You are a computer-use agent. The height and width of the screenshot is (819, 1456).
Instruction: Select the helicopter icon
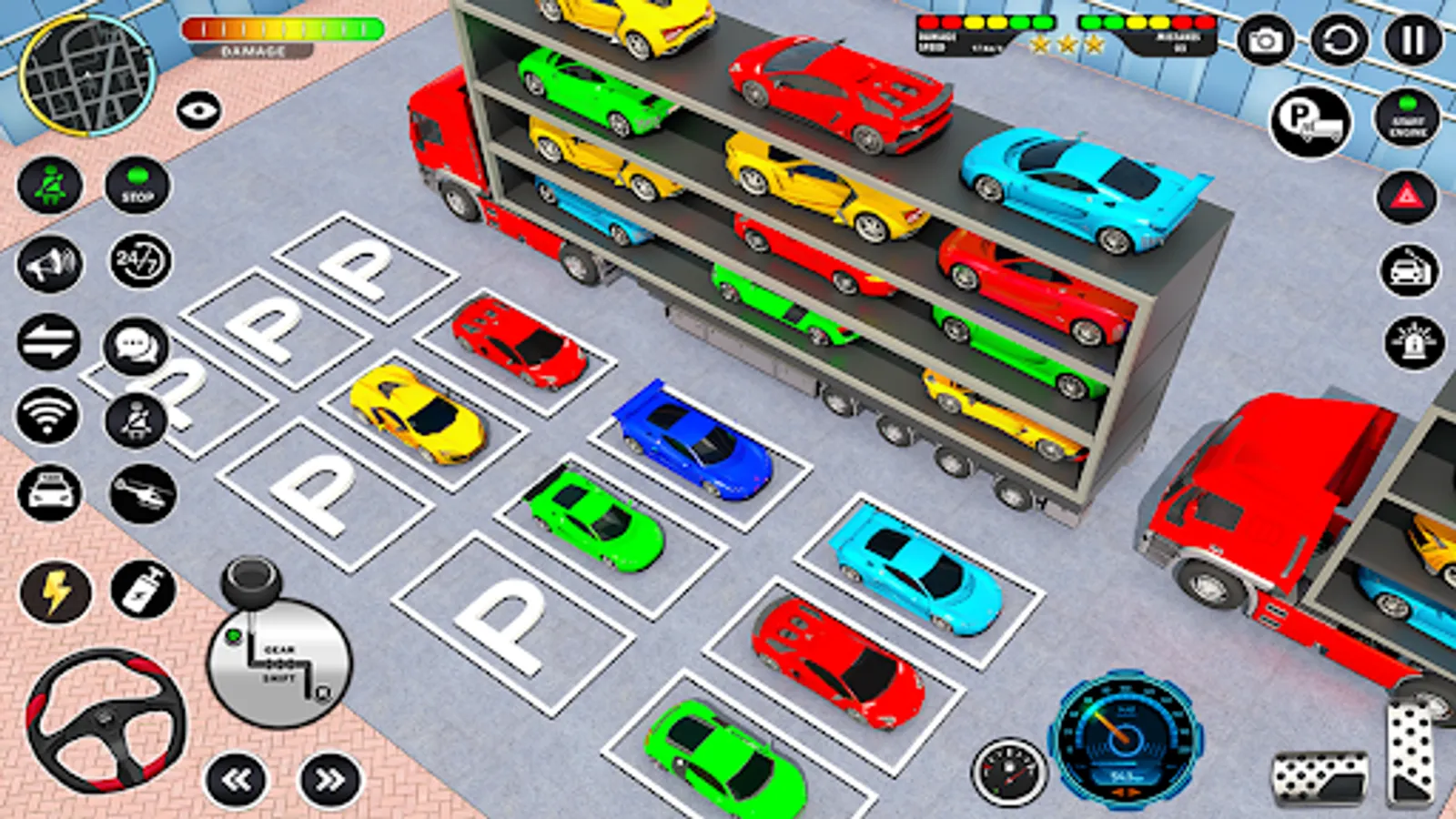pos(143,494)
